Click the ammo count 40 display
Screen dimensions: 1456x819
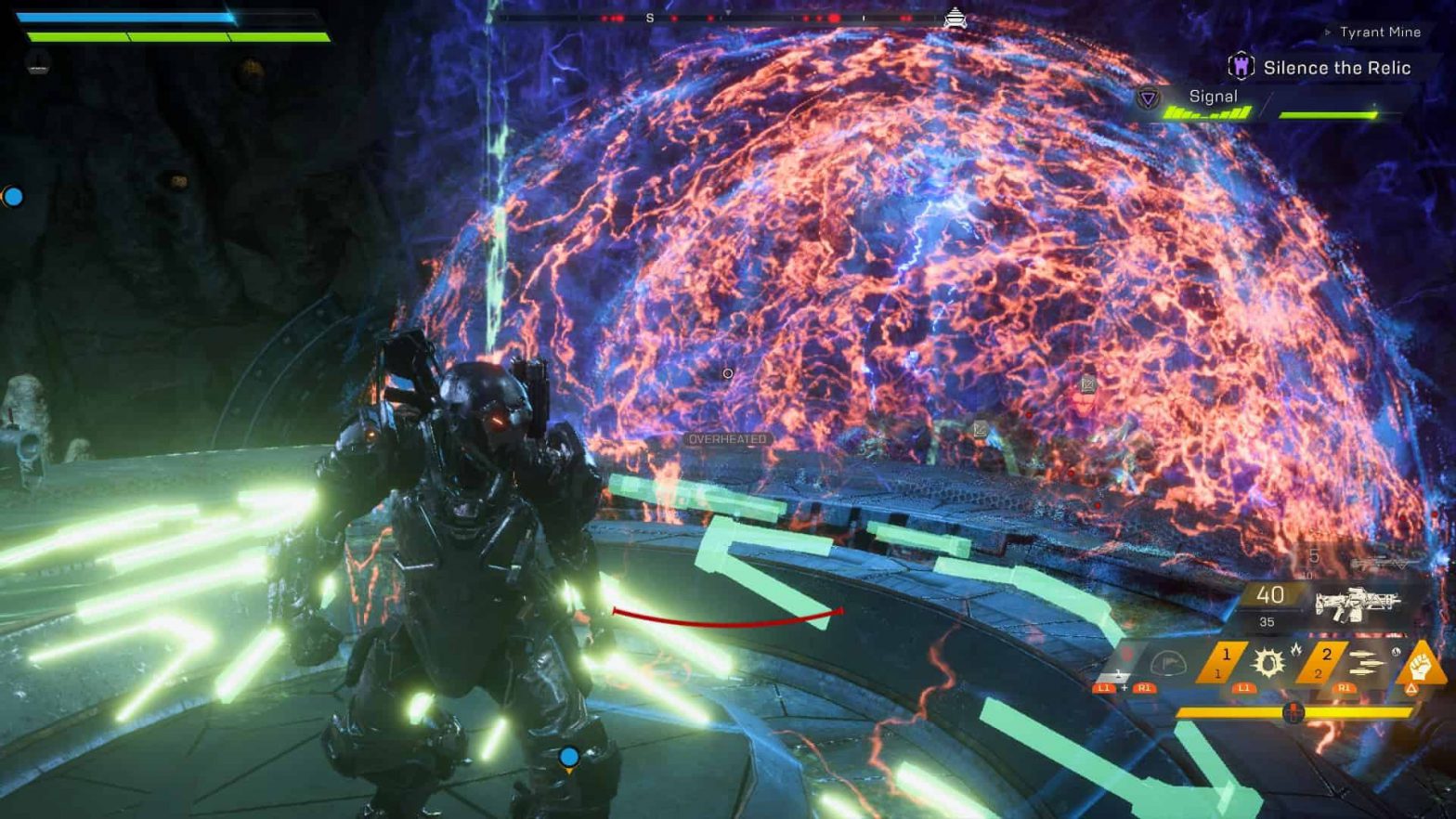tap(1270, 596)
